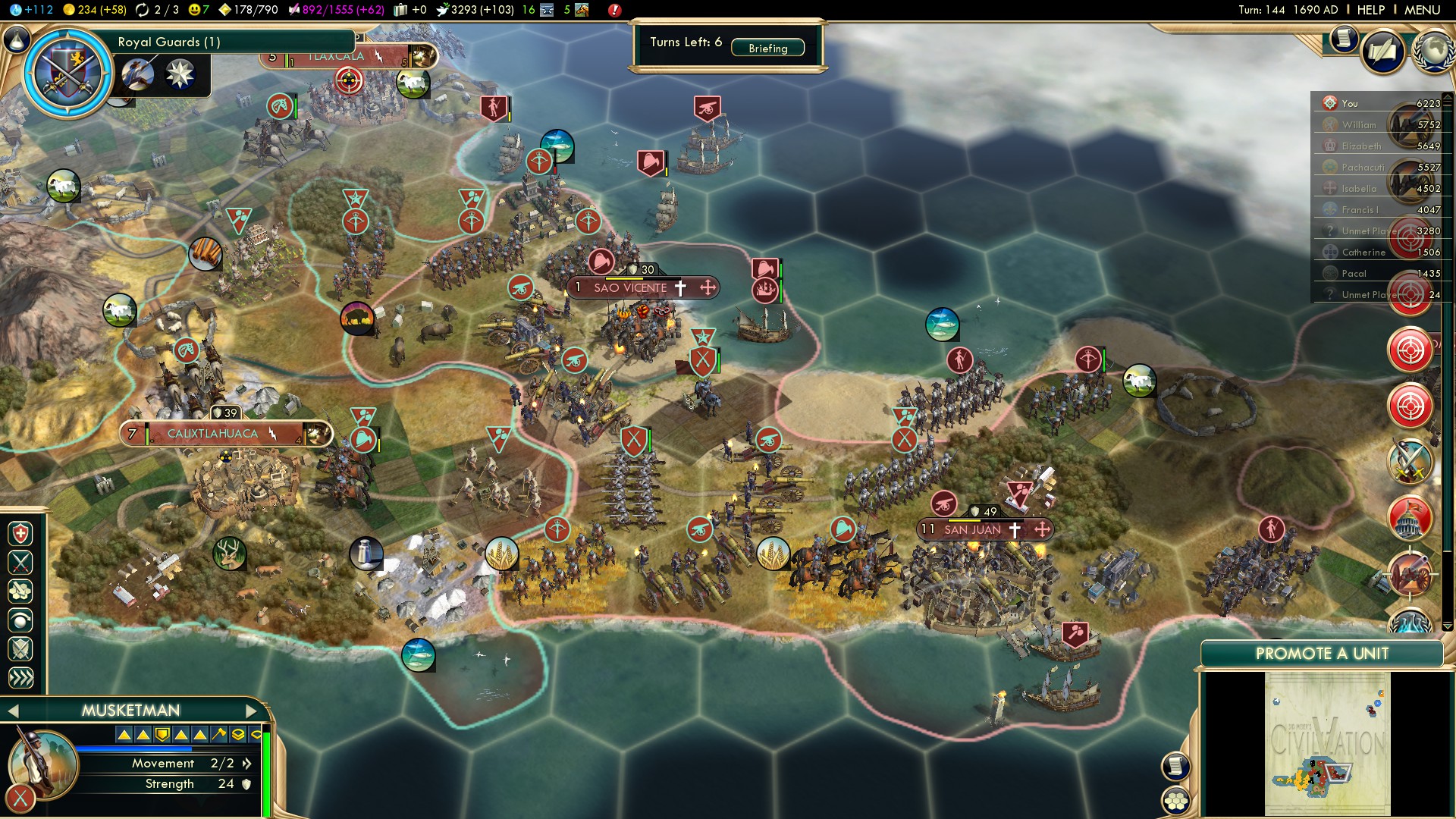The image size is (1456, 819).
Task: Open the capitol building notification
Action: [x=1410, y=518]
